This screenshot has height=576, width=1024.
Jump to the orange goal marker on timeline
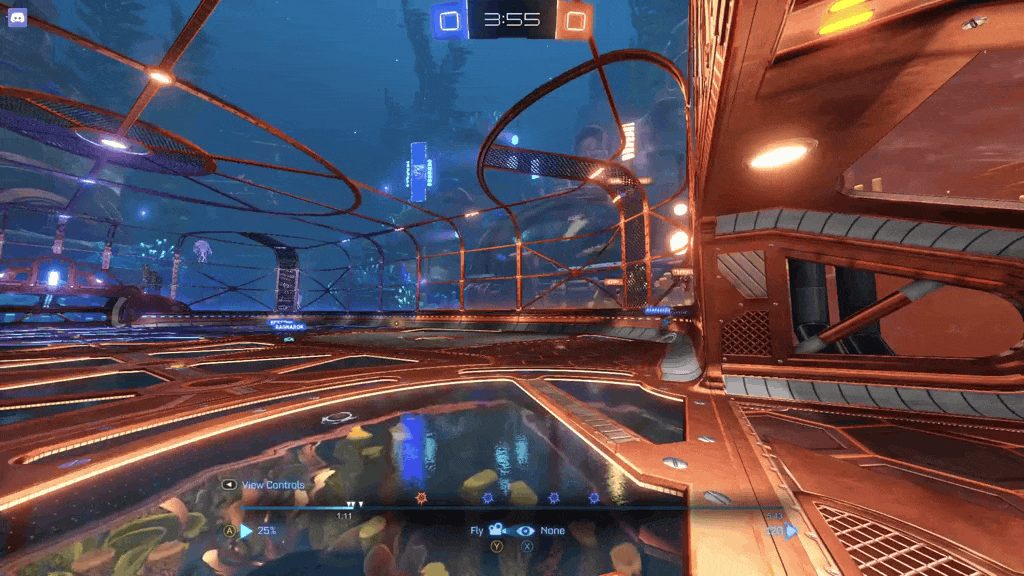[421, 497]
